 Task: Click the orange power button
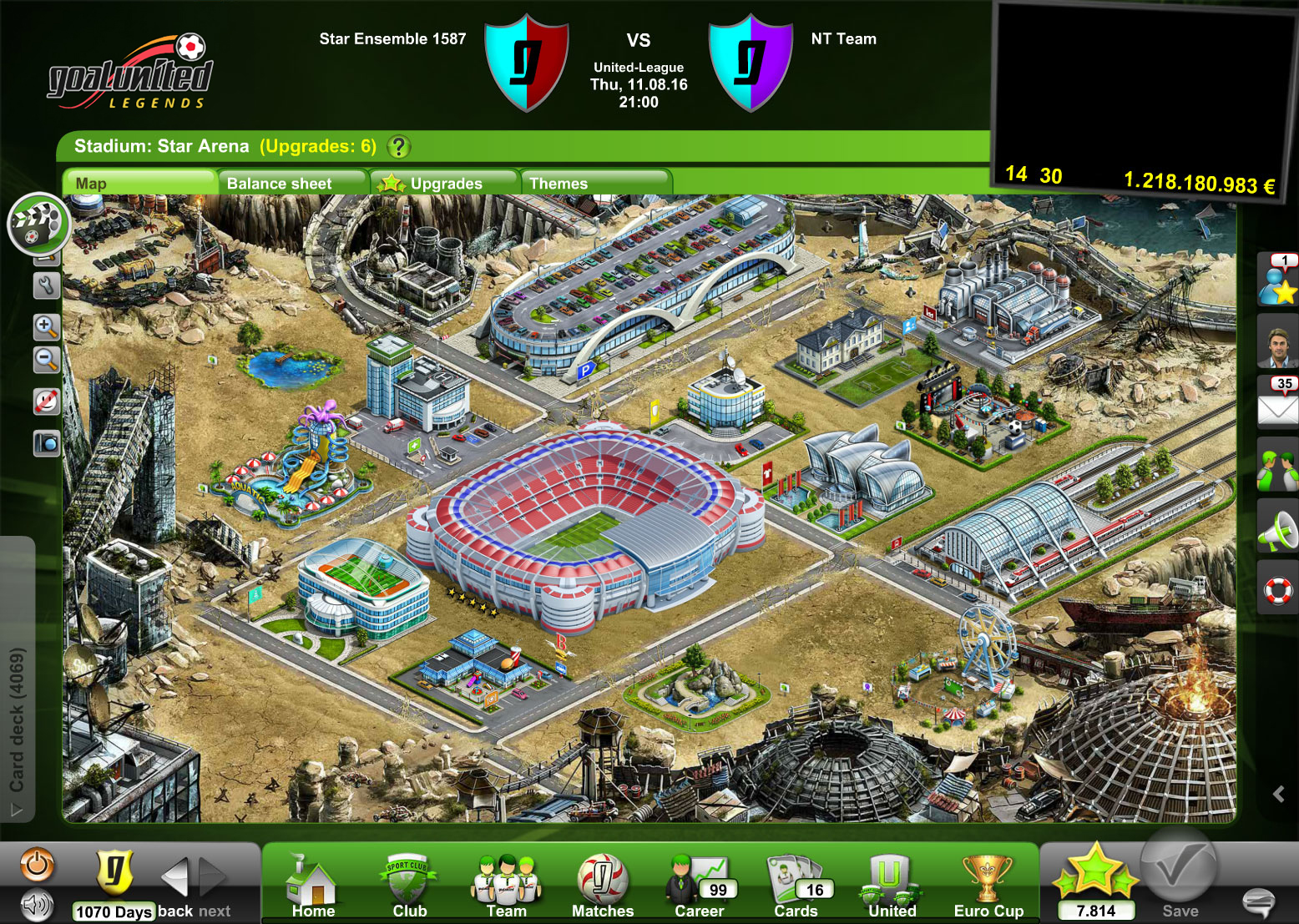(x=37, y=865)
